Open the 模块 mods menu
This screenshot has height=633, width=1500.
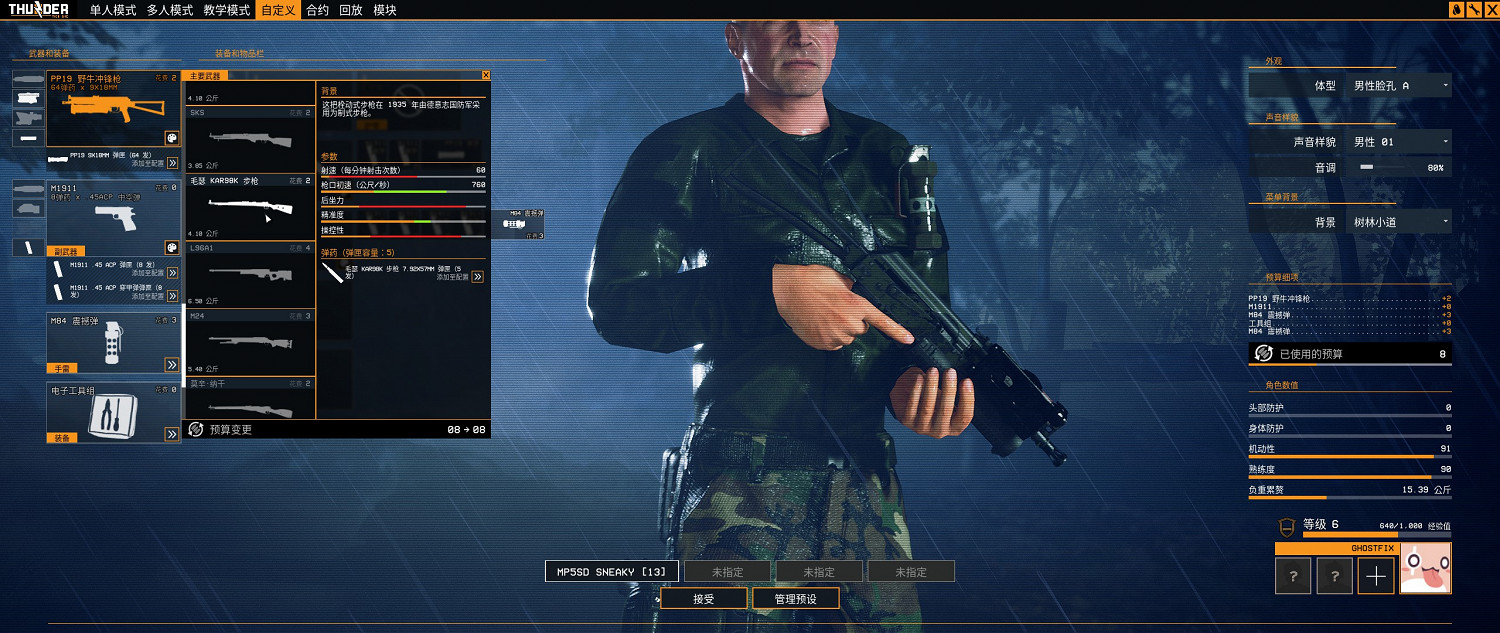click(x=385, y=10)
